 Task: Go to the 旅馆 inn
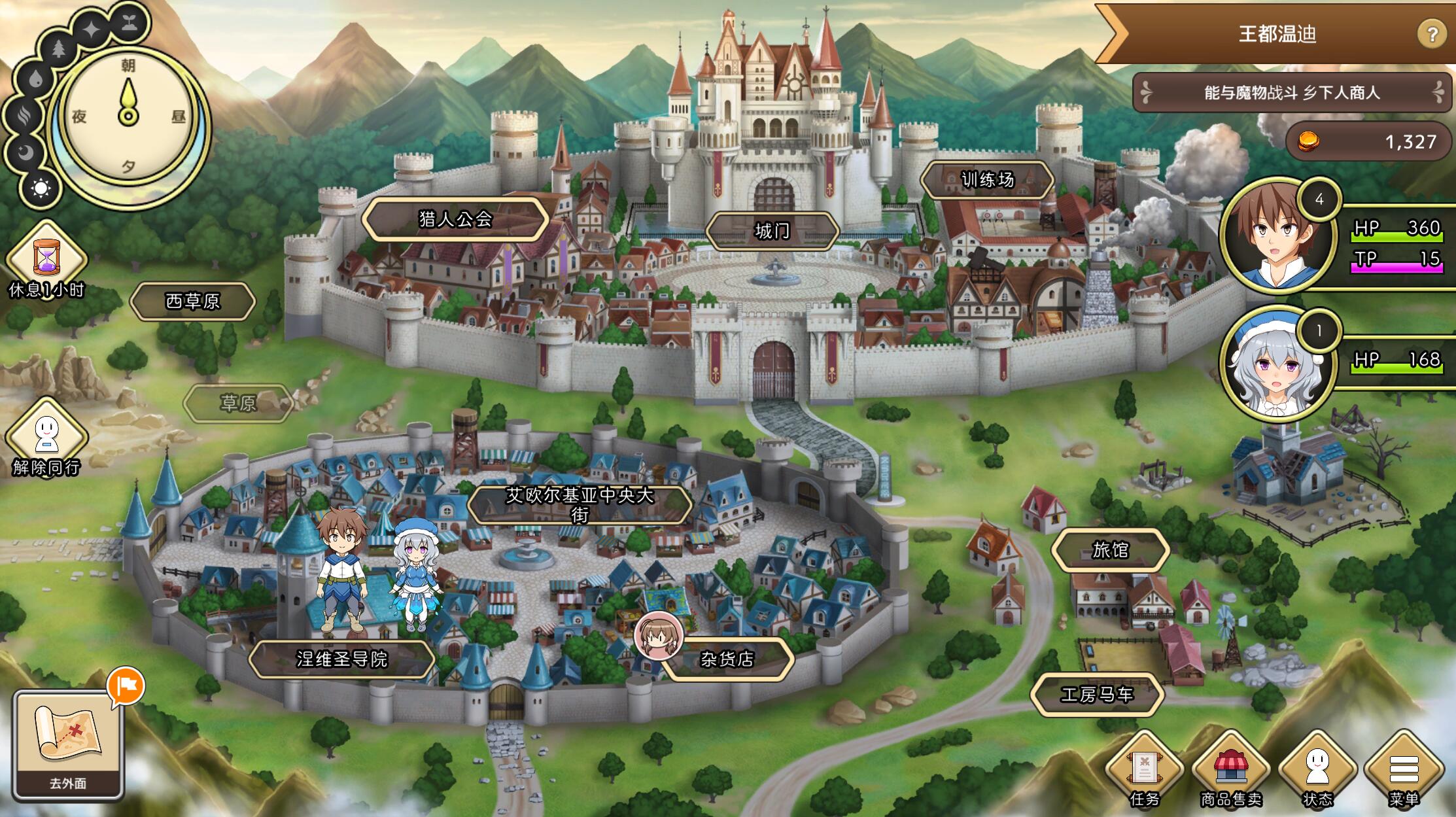tap(1110, 550)
